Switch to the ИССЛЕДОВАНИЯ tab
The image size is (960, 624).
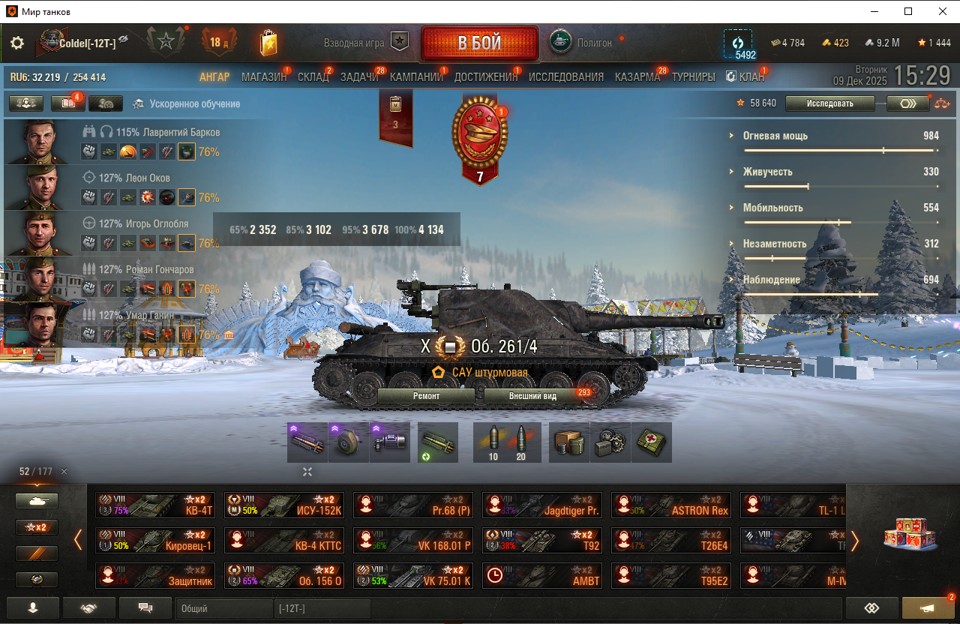tap(566, 77)
